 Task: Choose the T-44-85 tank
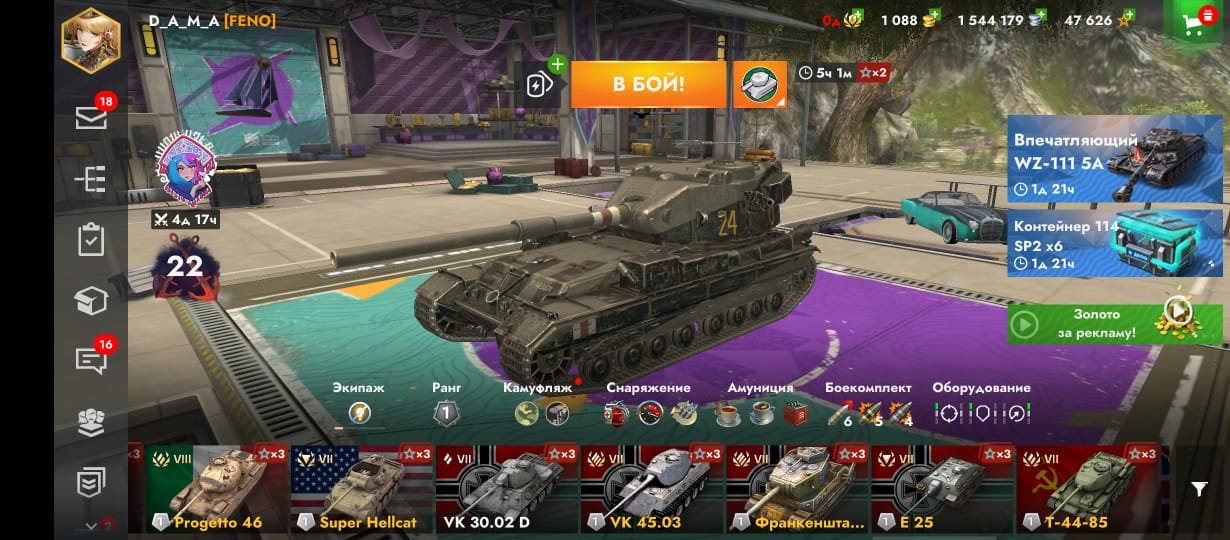tap(1087, 488)
